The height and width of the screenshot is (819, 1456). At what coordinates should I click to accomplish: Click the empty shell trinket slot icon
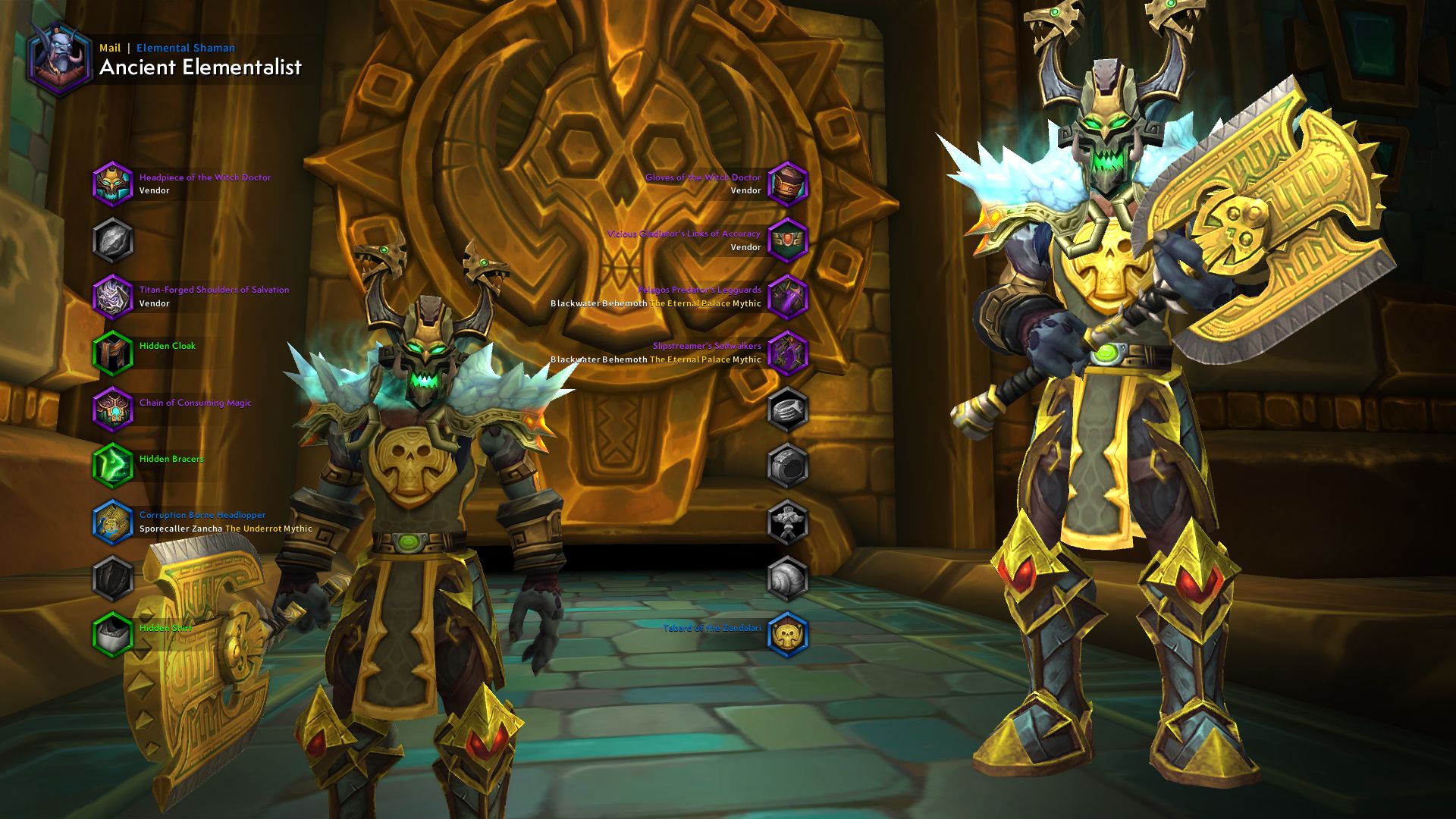point(787,578)
